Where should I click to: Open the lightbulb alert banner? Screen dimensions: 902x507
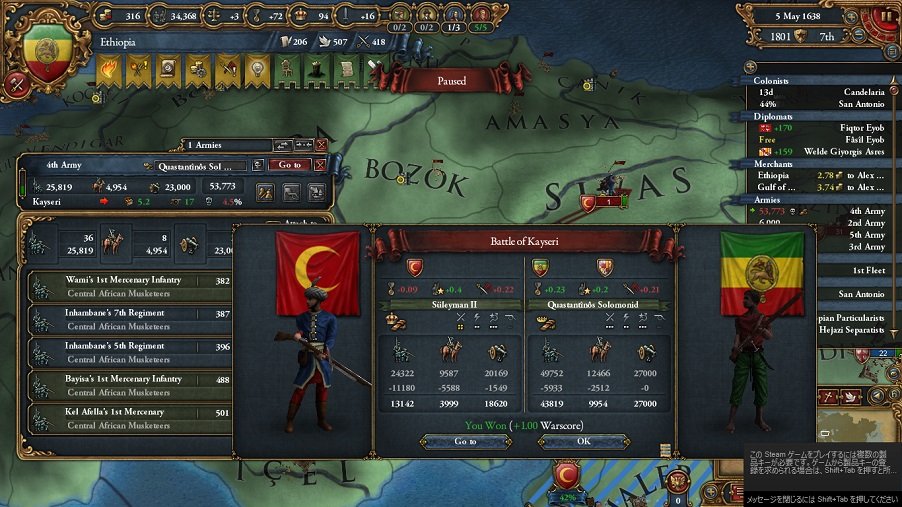click(x=257, y=68)
